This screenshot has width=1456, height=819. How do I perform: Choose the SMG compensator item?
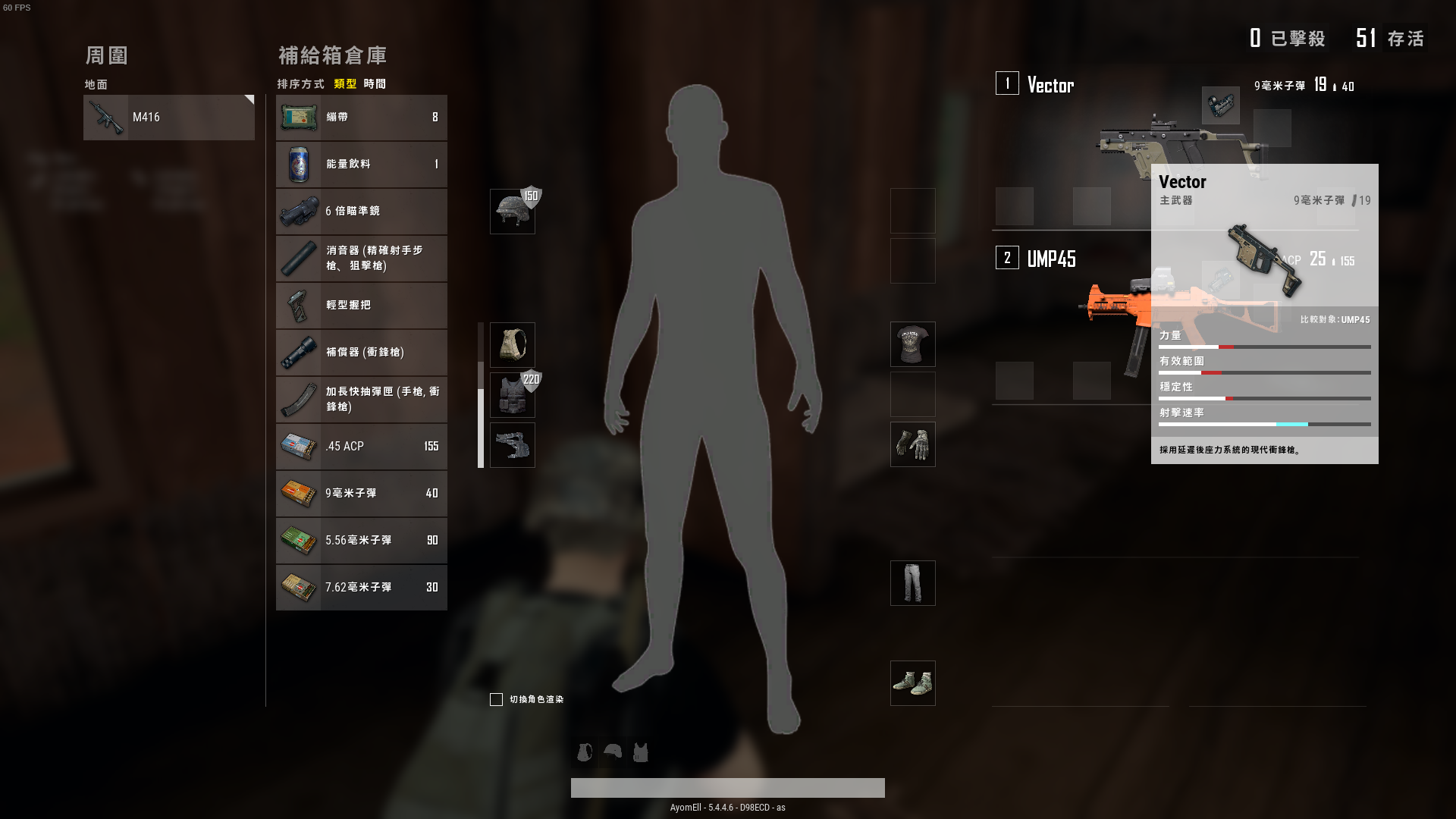pyautogui.click(x=361, y=353)
